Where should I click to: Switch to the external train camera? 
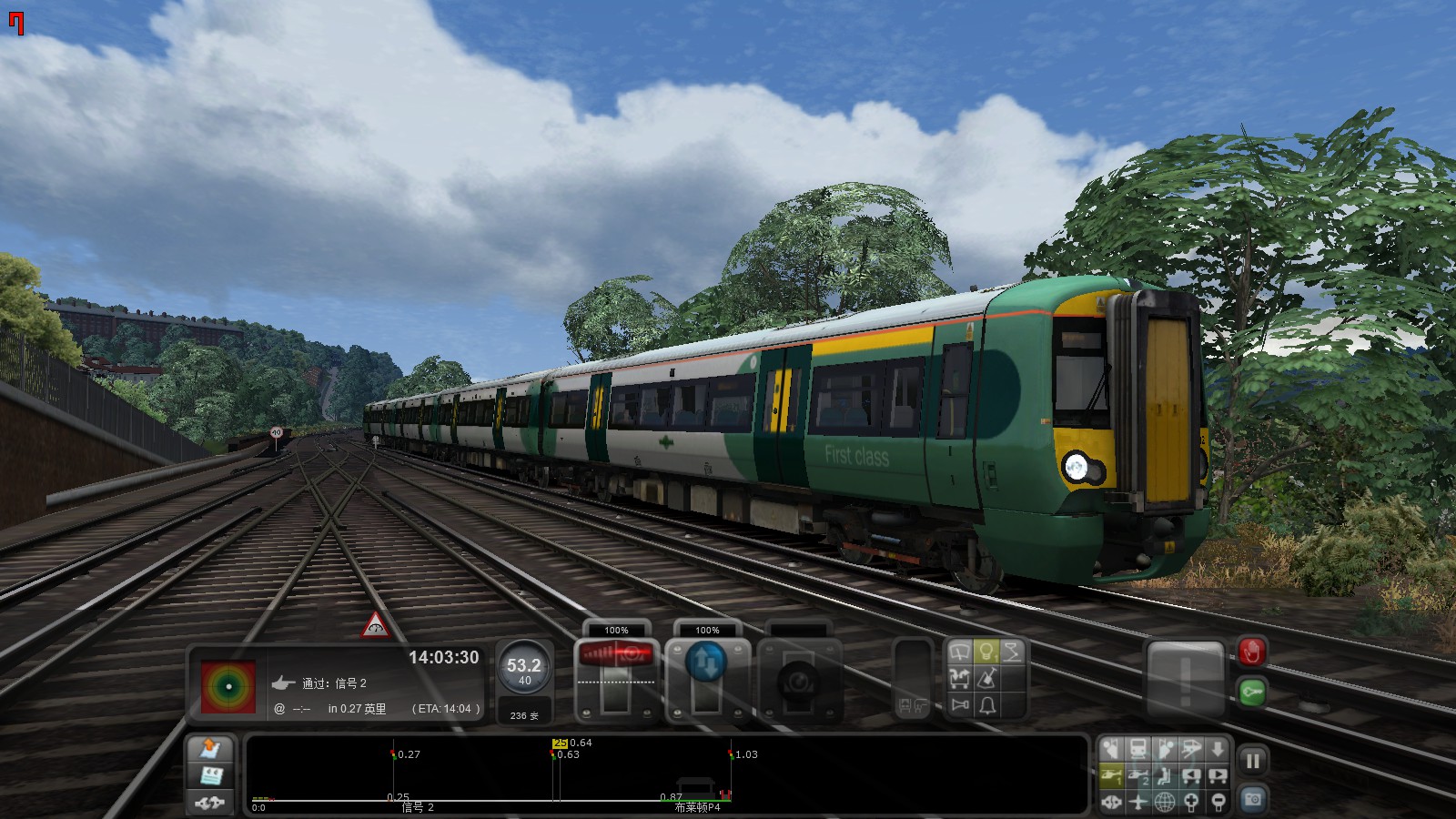pos(1137,748)
